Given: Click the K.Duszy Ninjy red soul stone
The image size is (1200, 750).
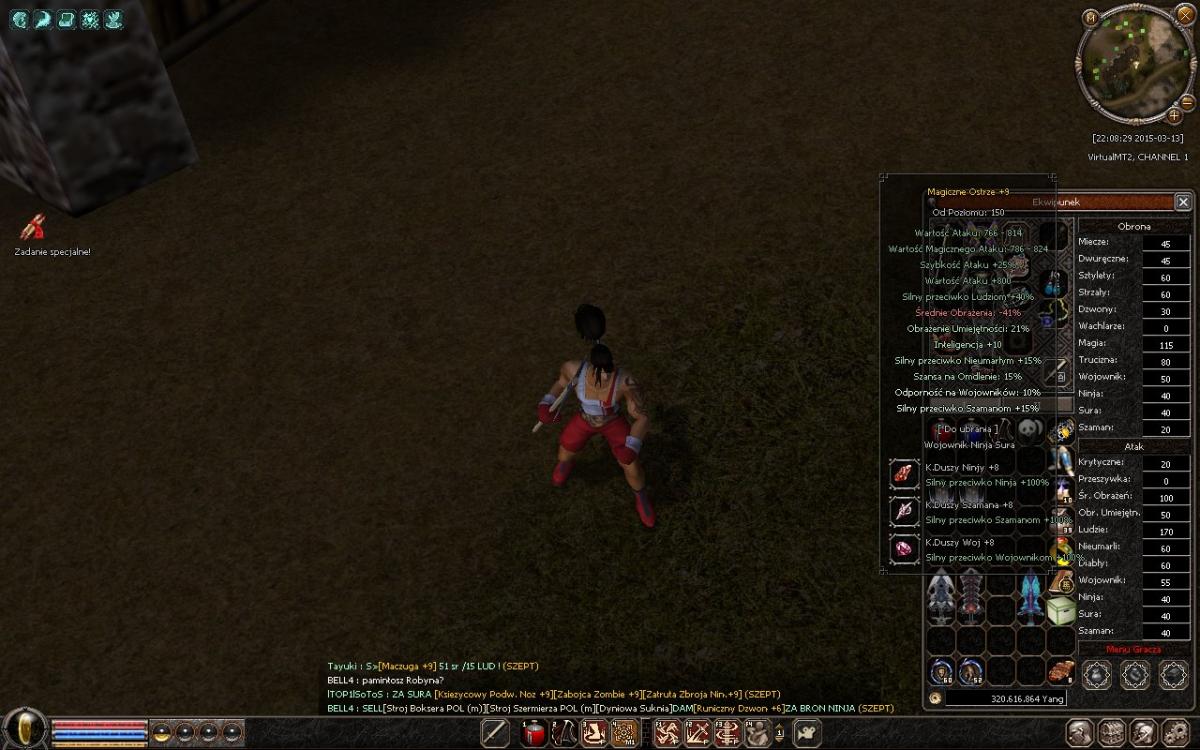Looking at the screenshot, I should click(904, 475).
